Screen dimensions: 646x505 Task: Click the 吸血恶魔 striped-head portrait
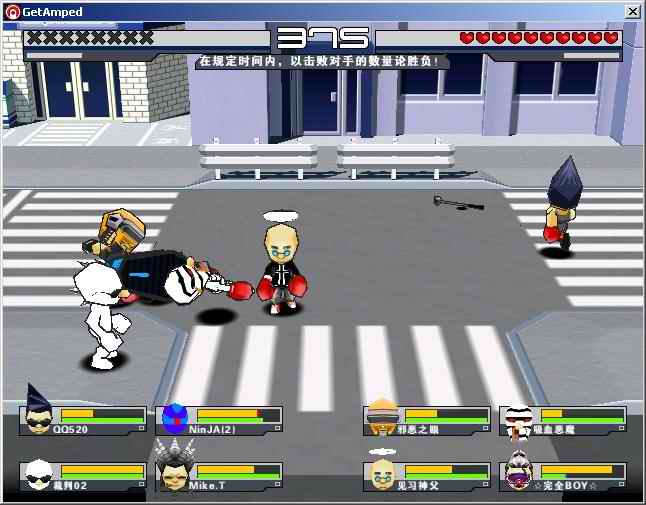[x=519, y=418]
